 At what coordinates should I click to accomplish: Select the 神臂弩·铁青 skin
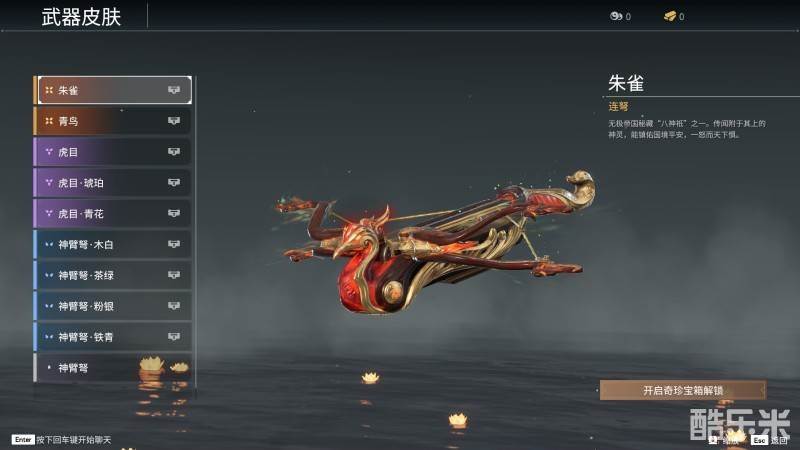114,337
